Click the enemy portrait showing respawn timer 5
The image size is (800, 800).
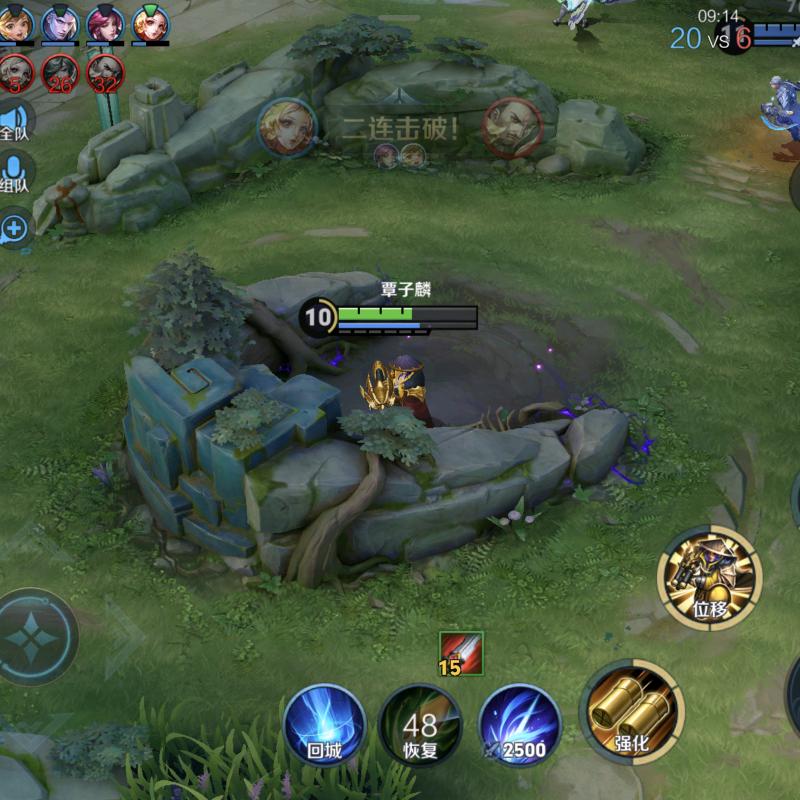(16, 73)
